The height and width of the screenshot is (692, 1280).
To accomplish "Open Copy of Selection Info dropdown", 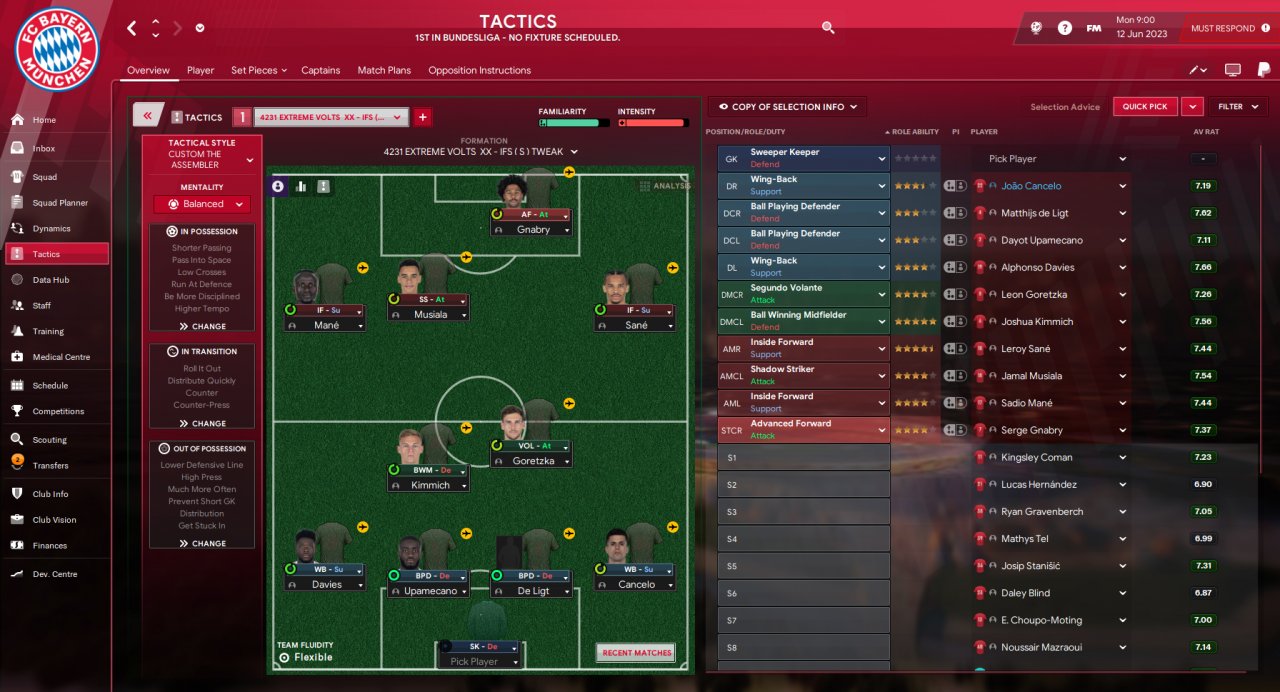I will coord(787,107).
